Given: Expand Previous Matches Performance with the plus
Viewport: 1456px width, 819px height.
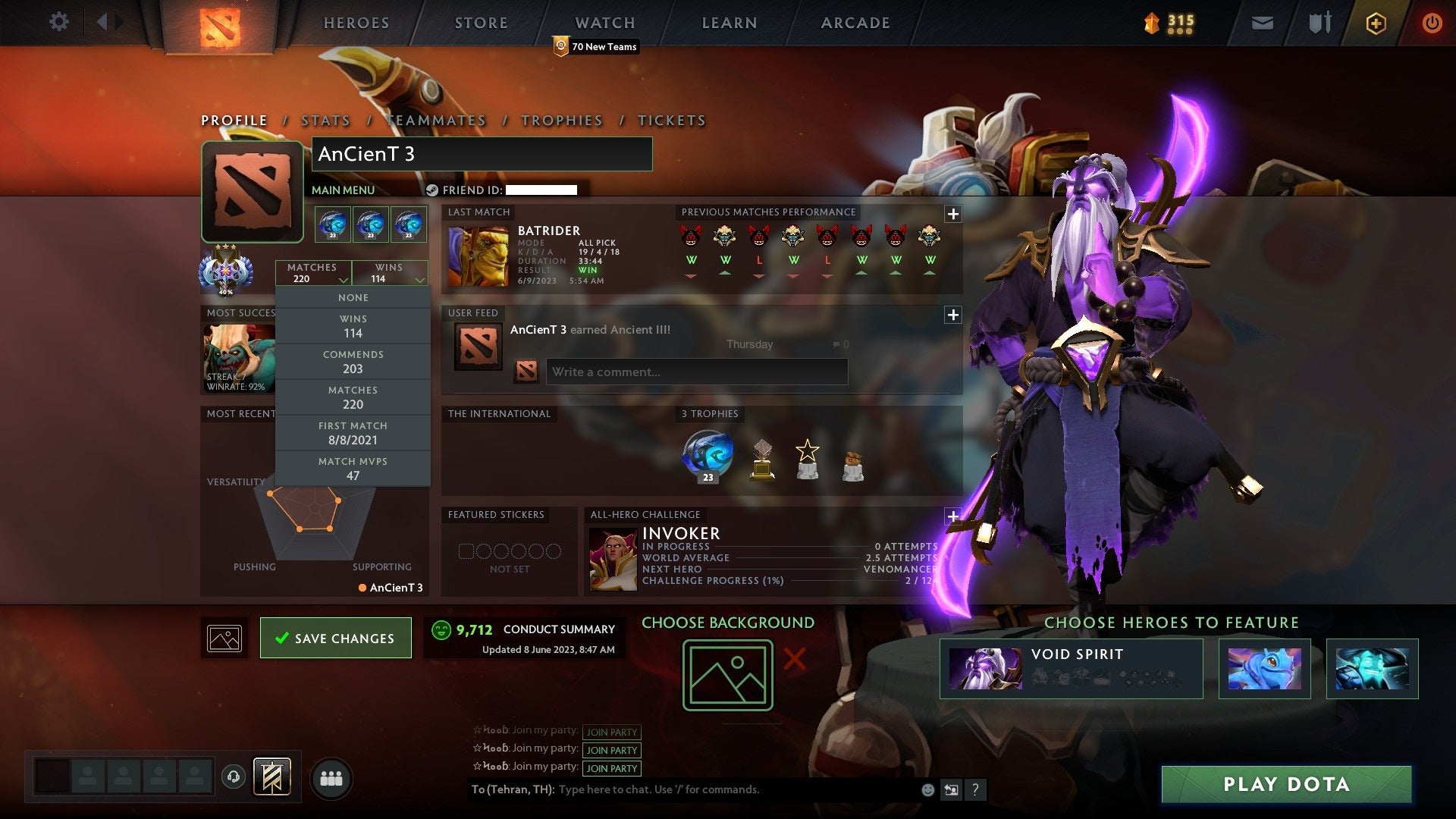Looking at the screenshot, I should point(953,215).
